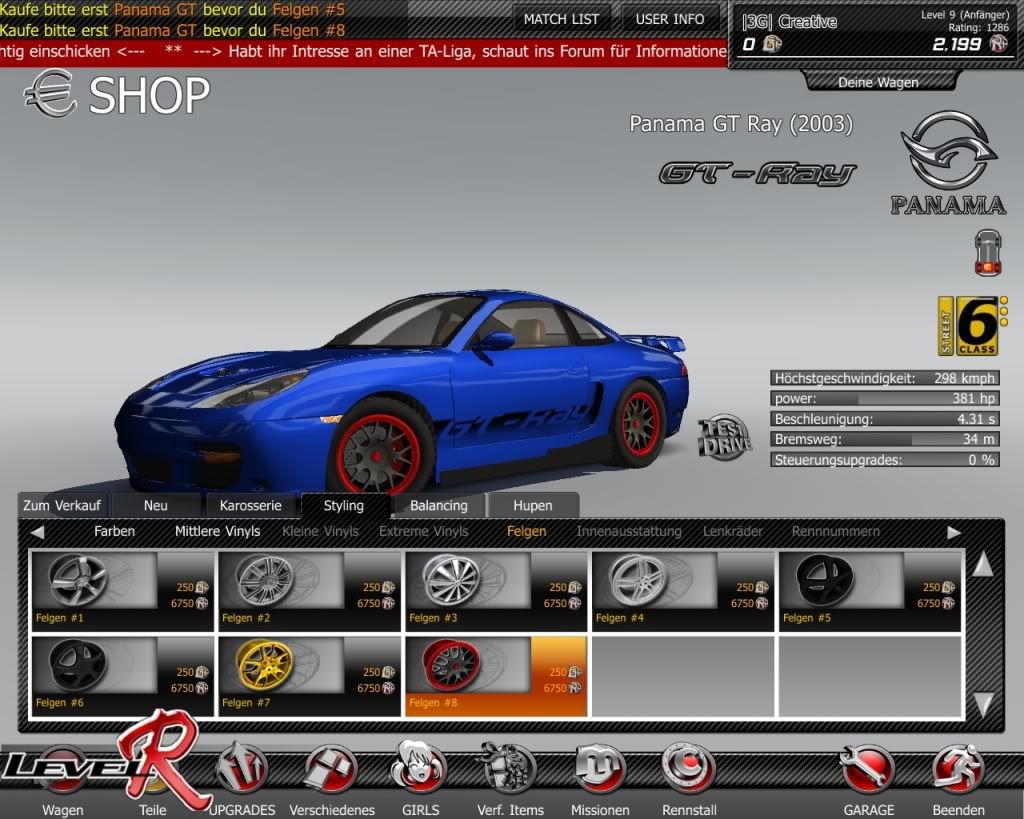Open the USER INFO panel
1024x819 pixels.
[670, 19]
